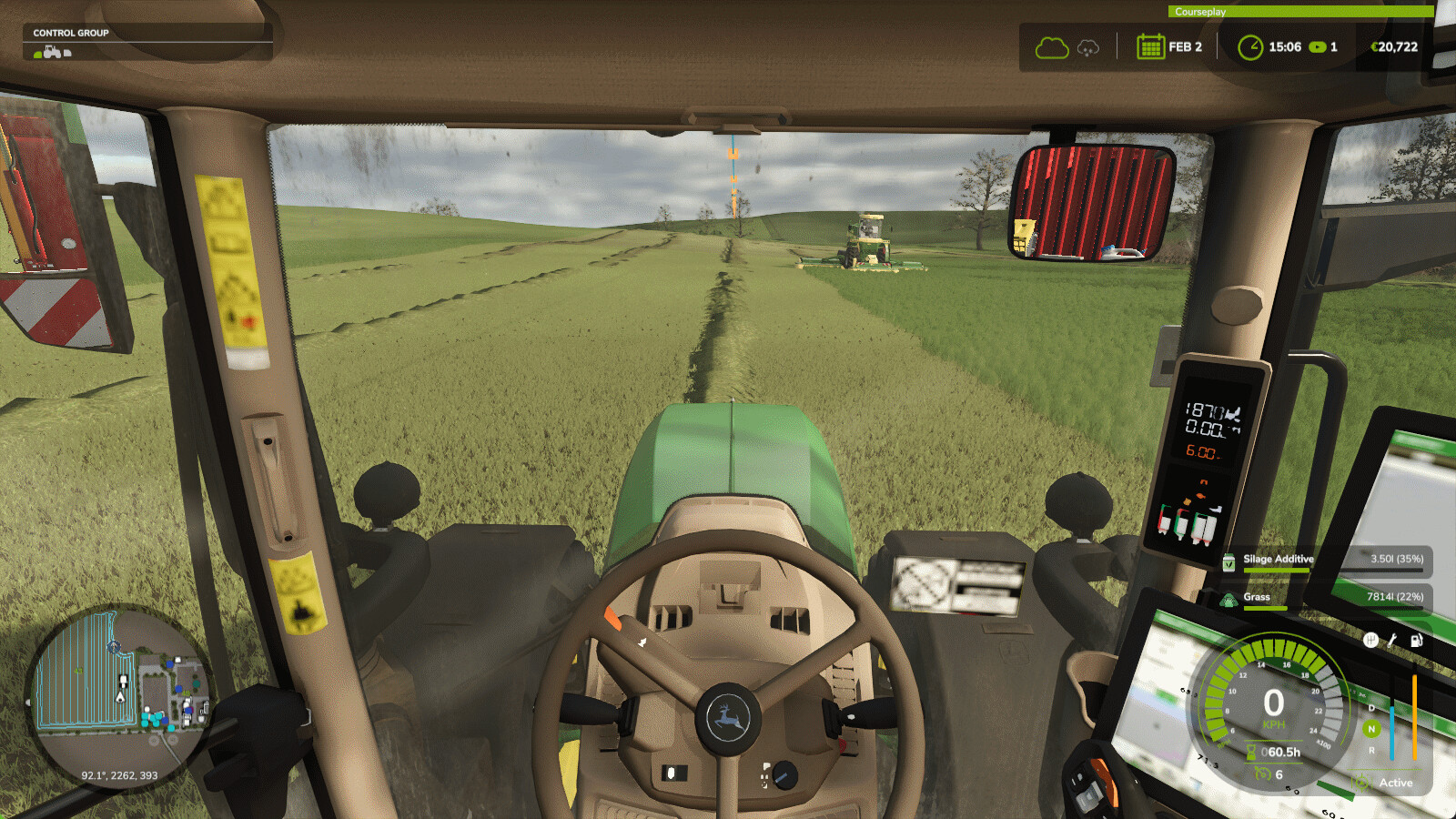Toggle the time acceleration play control
Image resolution: width=1456 pixels, height=819 pixels.
point(1319,47)
